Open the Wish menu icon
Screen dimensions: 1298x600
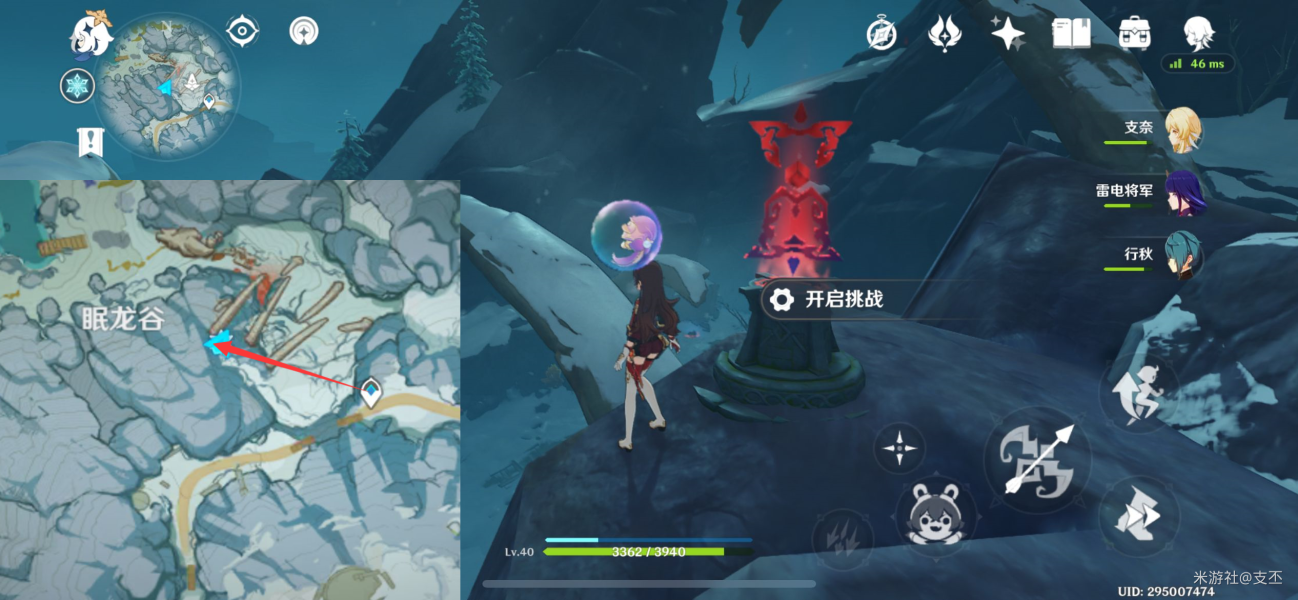[x=943, y=34]
